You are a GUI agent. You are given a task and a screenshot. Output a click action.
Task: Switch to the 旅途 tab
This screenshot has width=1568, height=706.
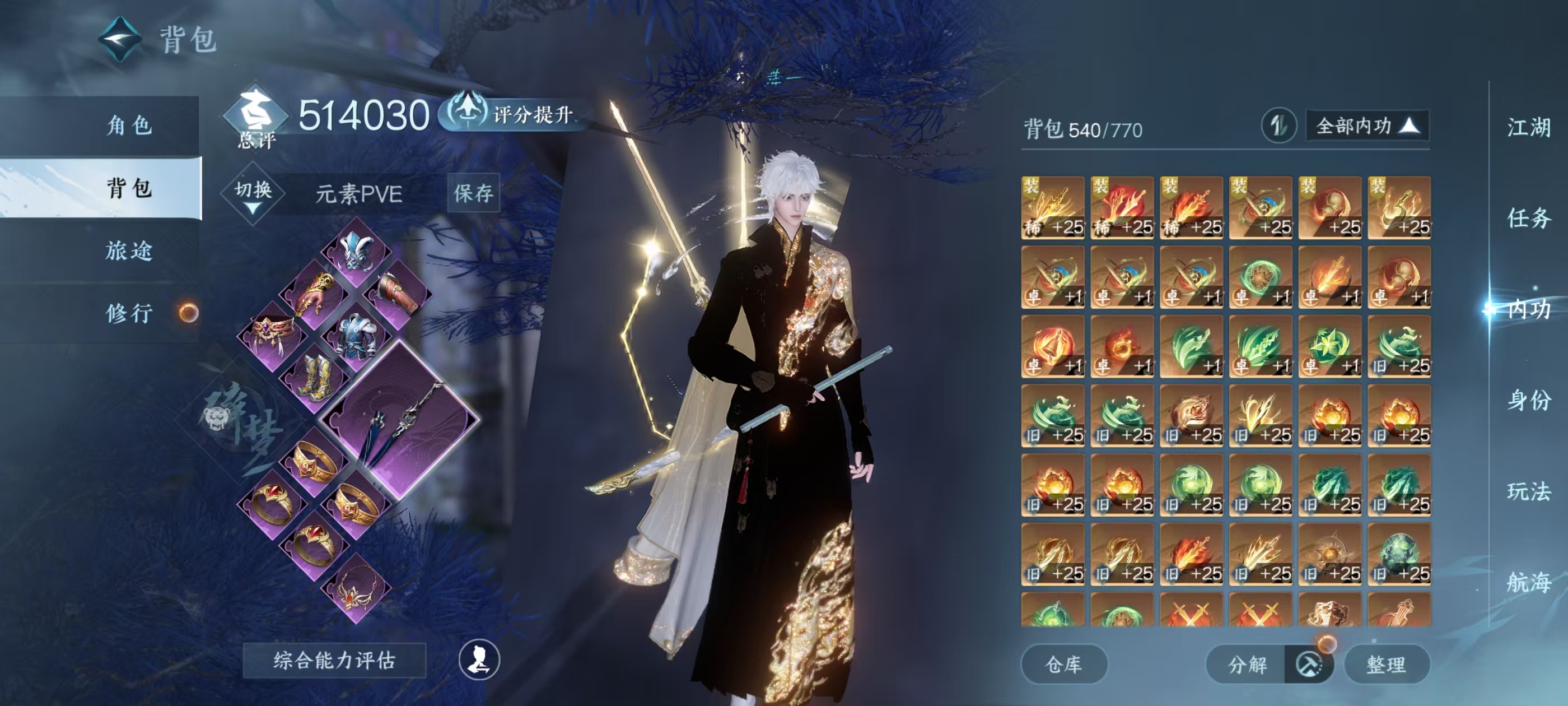129,250
